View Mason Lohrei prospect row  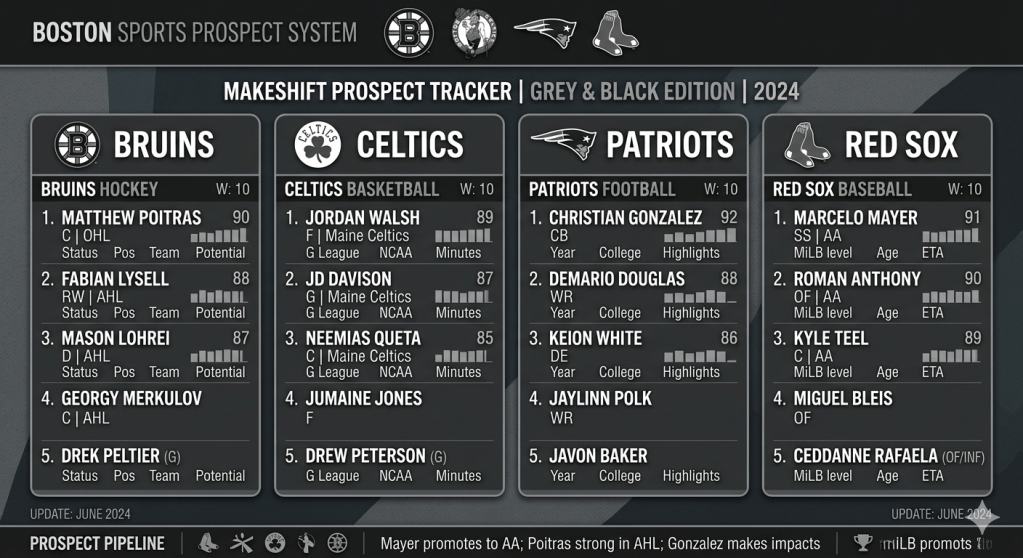(144, 354)
